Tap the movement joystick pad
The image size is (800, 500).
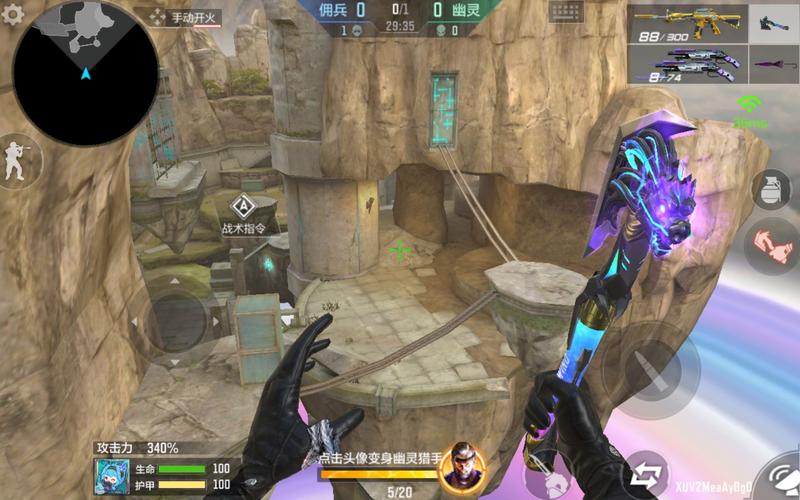pos(176,320)
